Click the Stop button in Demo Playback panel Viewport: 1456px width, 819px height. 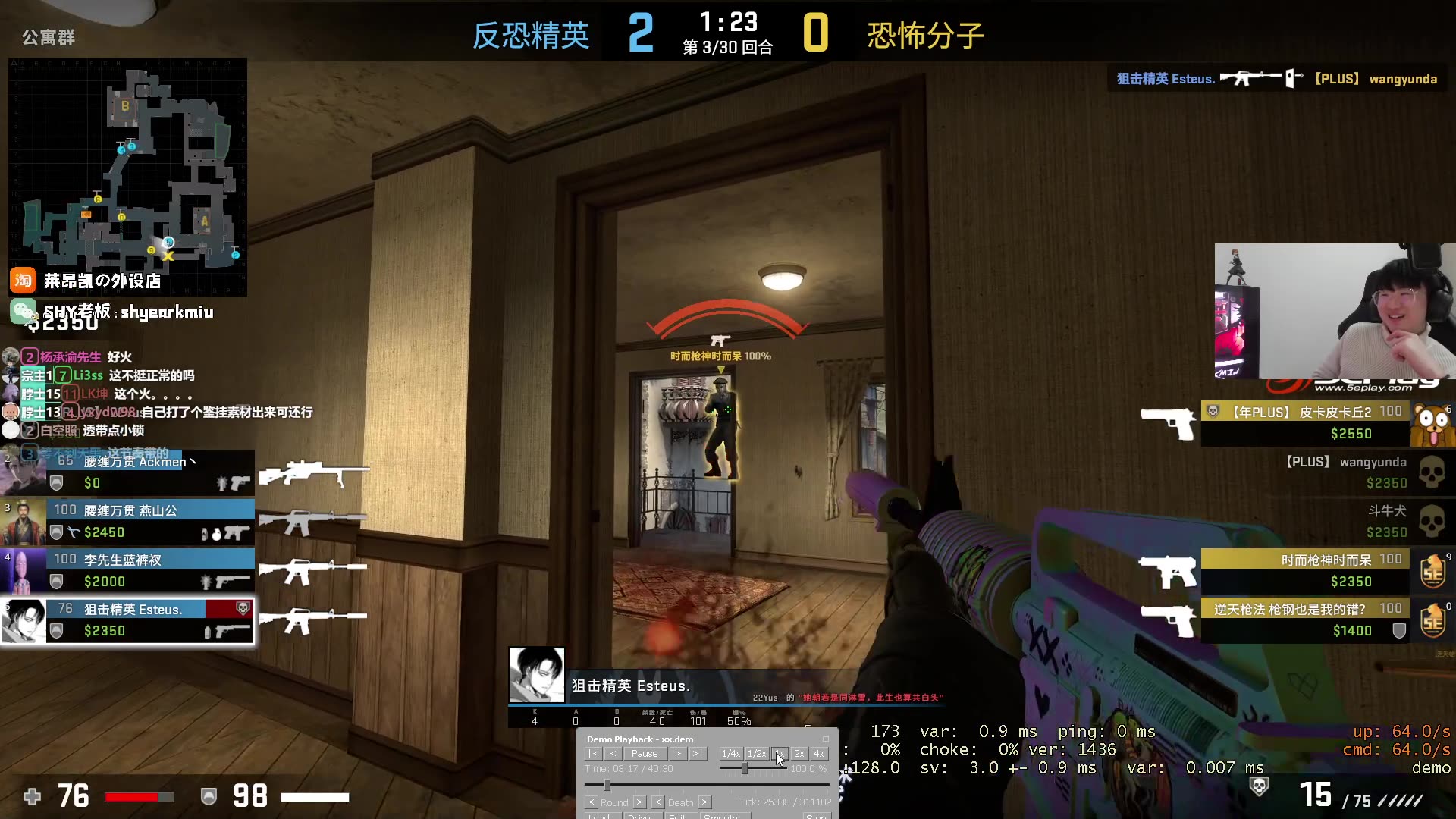[x=818, y=817]
